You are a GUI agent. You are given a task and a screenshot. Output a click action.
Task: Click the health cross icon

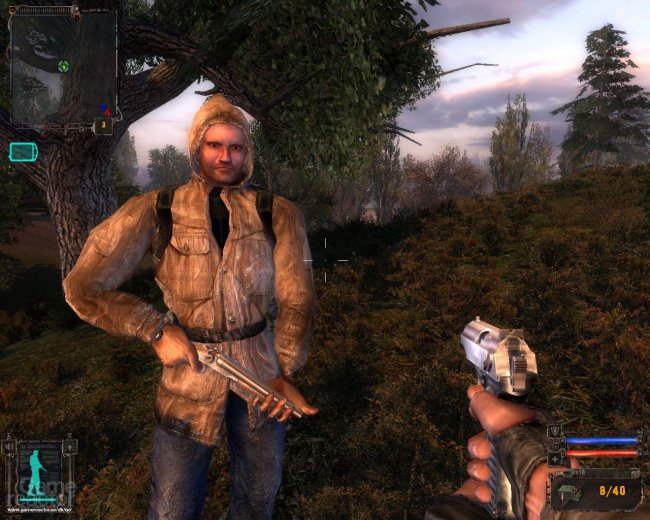pyautogui.click(x=555, y=458)
